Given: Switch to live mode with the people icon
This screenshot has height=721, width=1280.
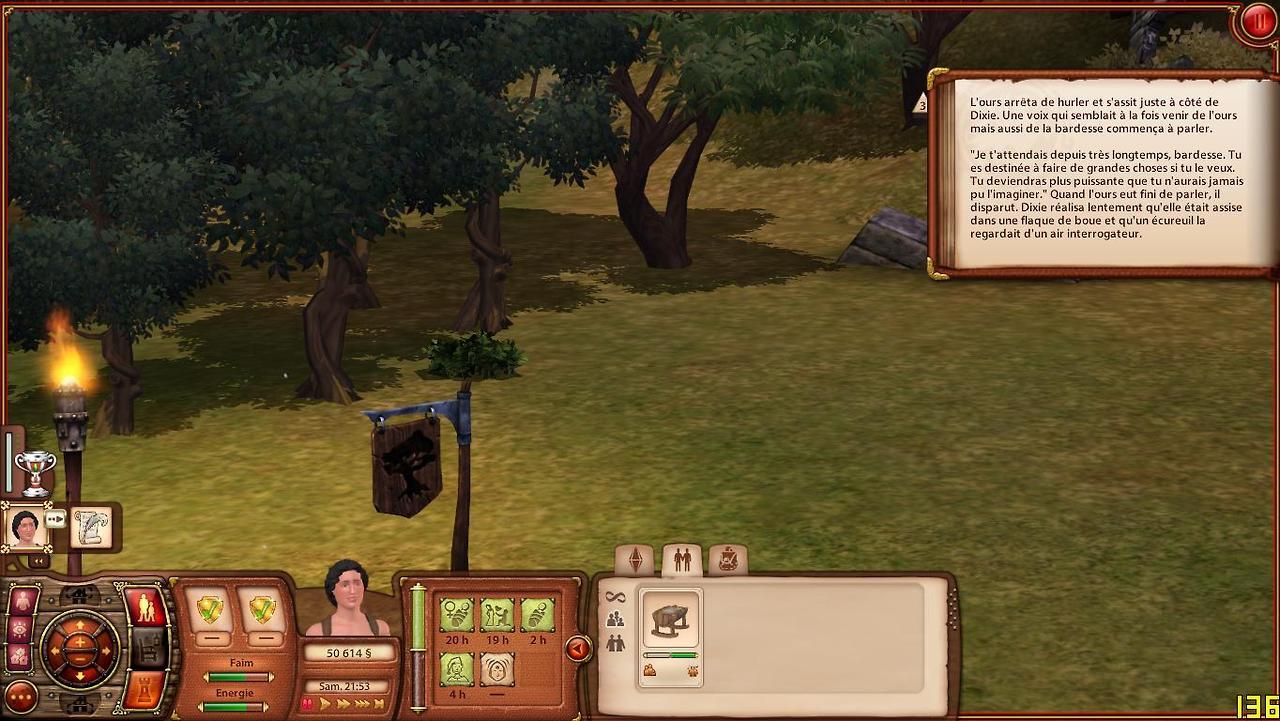Looking at the screenshot, I should tap(146, 607).
